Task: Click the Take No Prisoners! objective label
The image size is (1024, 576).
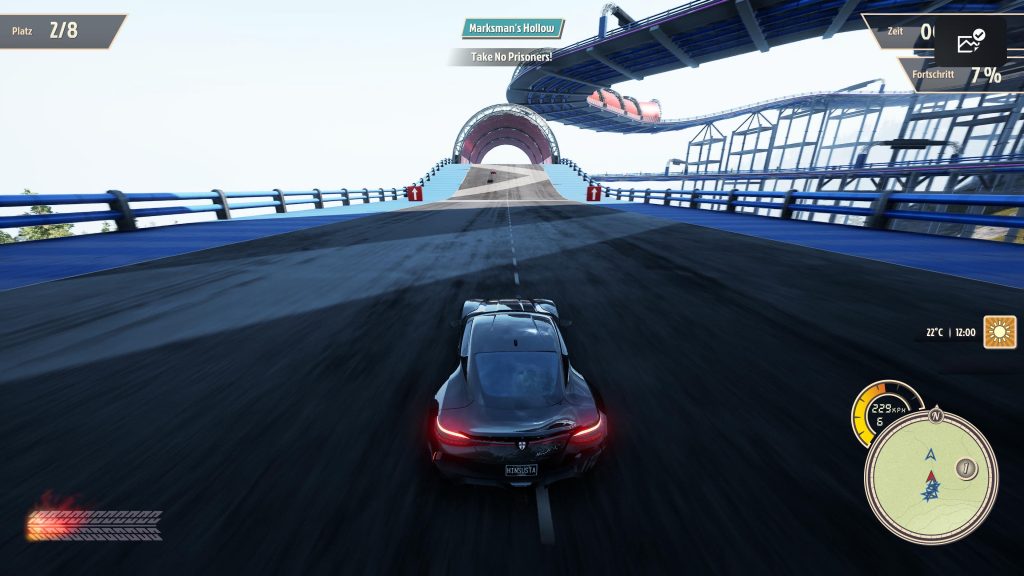Action: pyautogui.click(x=511, y=57)
